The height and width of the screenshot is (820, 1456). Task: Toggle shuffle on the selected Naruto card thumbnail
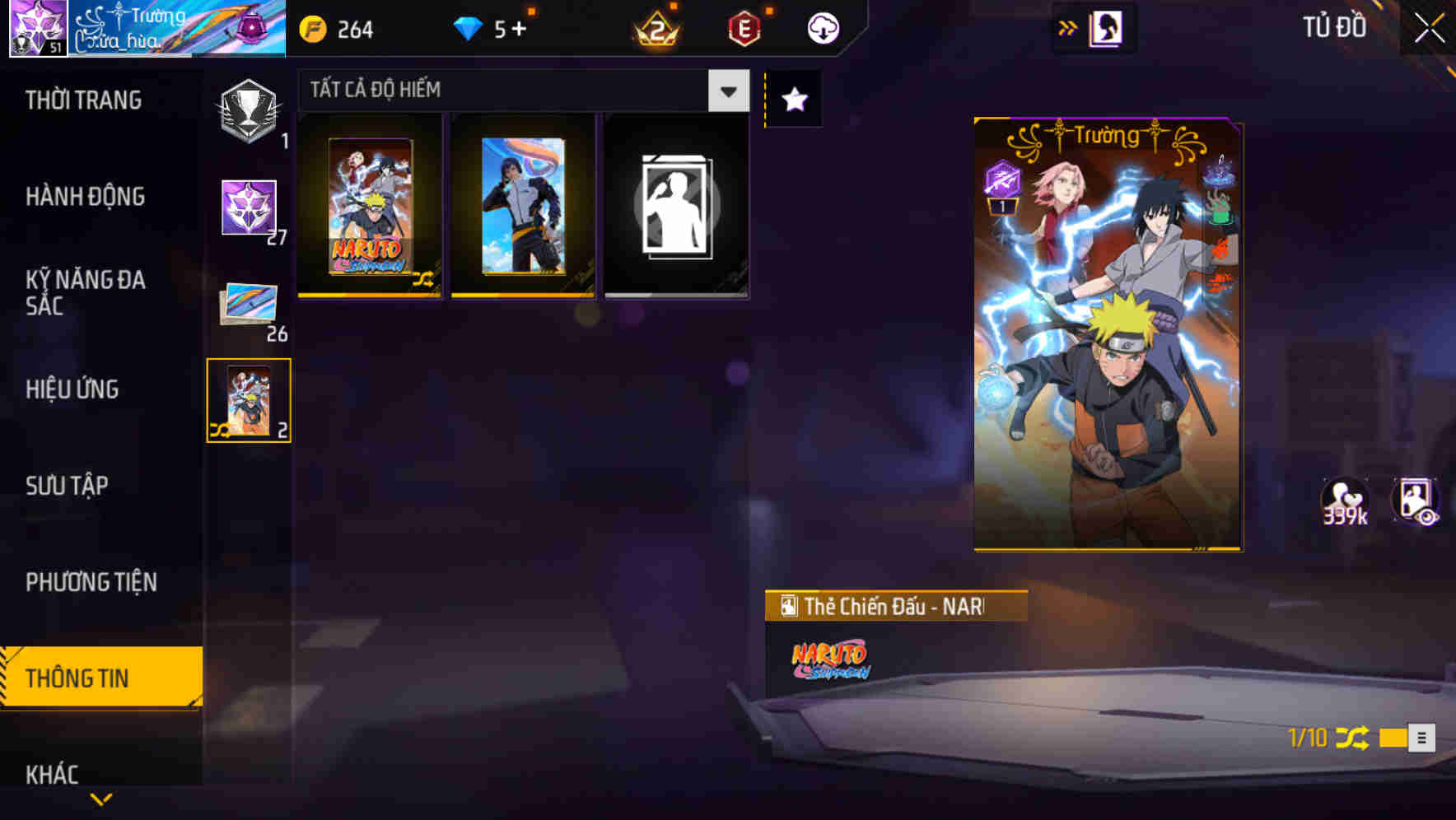tap(221, 427)
